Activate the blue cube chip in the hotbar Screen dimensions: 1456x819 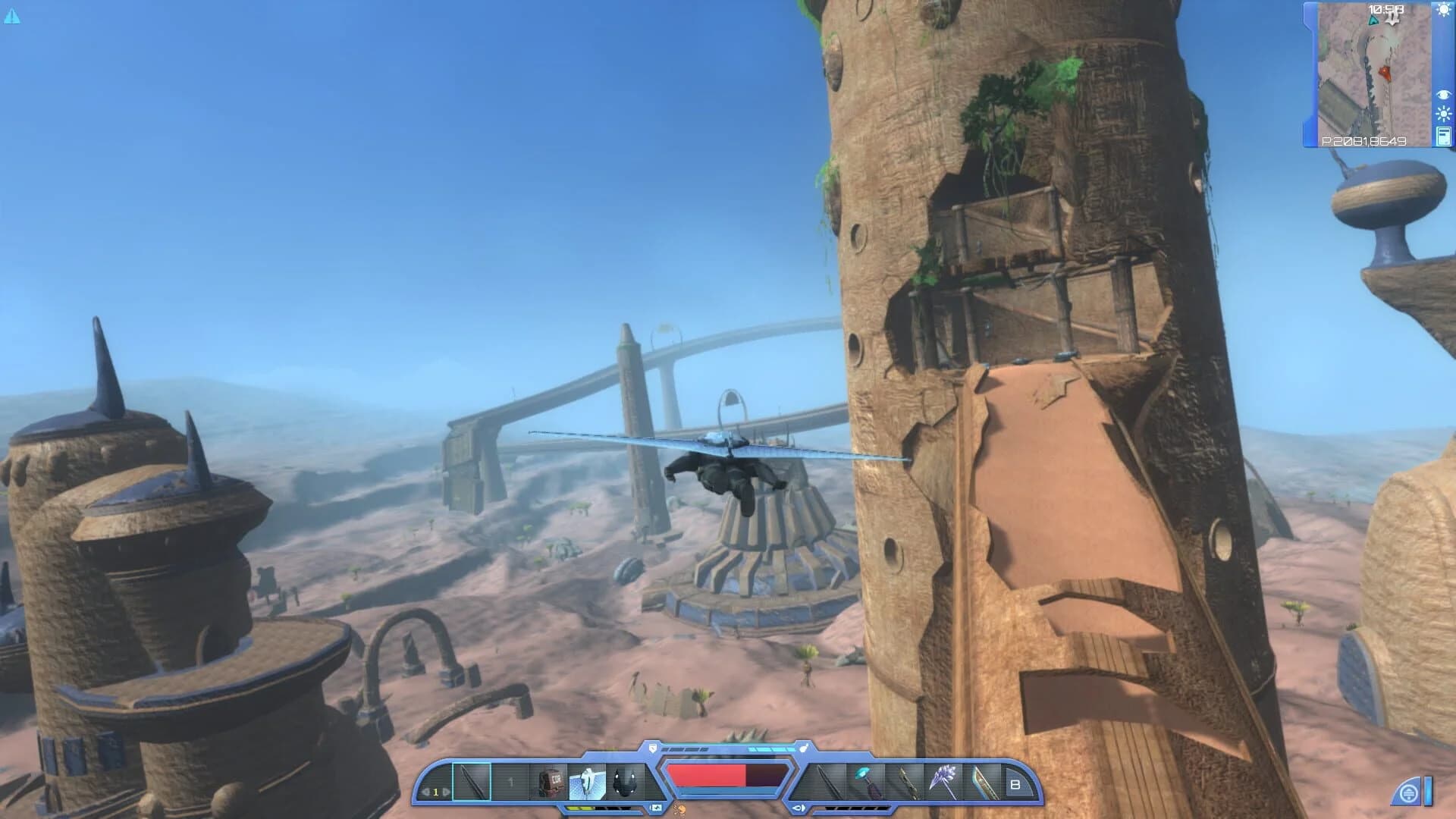click(587, 780)
